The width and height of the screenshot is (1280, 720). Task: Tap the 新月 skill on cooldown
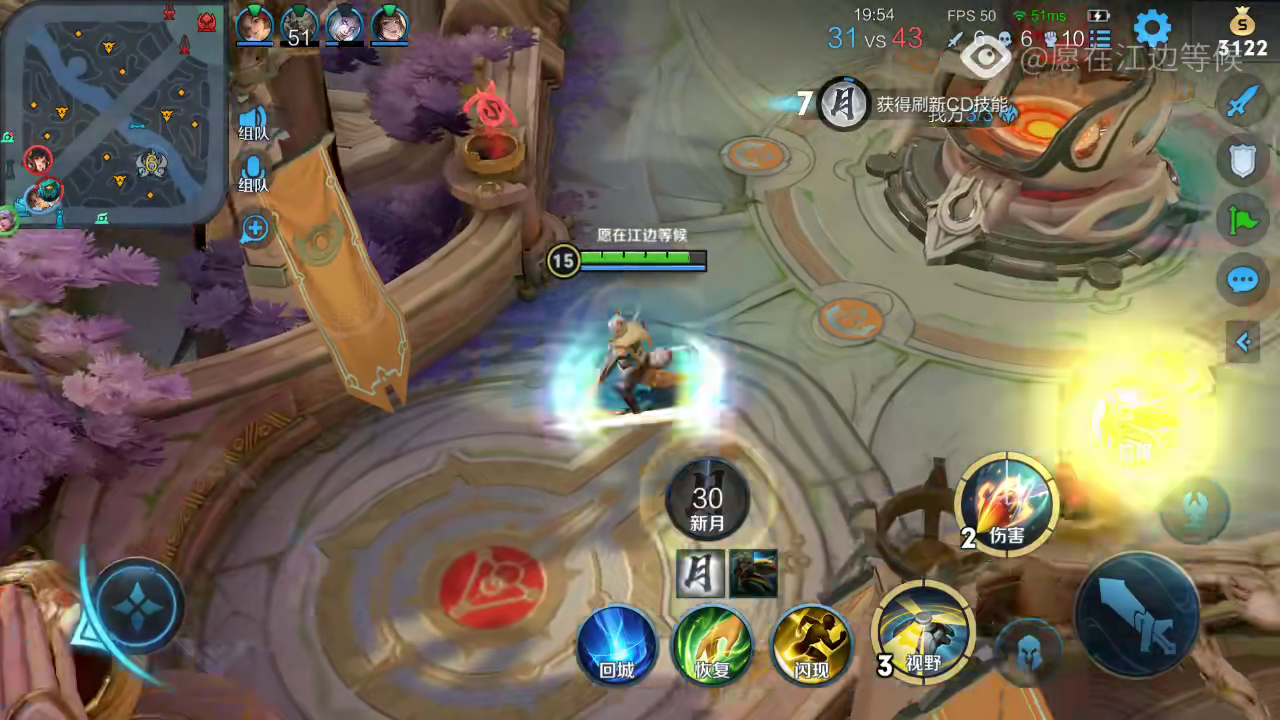point(707,500)
